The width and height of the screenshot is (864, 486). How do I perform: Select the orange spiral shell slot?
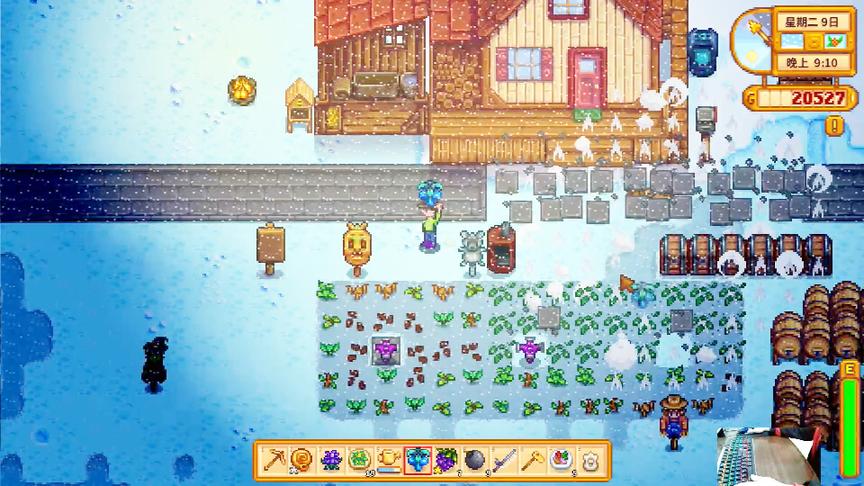(x=301, y=459)
